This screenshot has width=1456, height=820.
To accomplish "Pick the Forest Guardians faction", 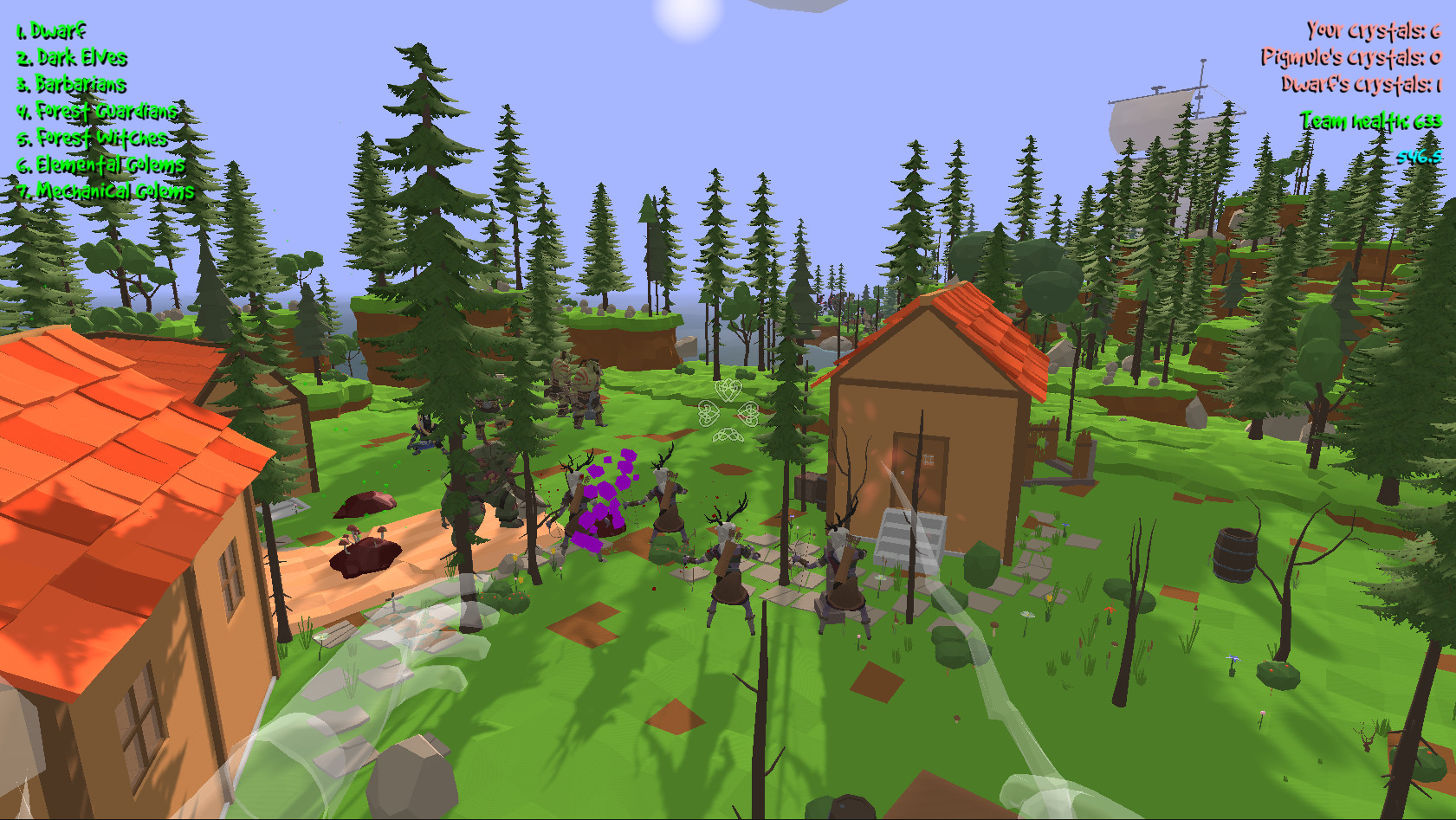I will 95,111.
